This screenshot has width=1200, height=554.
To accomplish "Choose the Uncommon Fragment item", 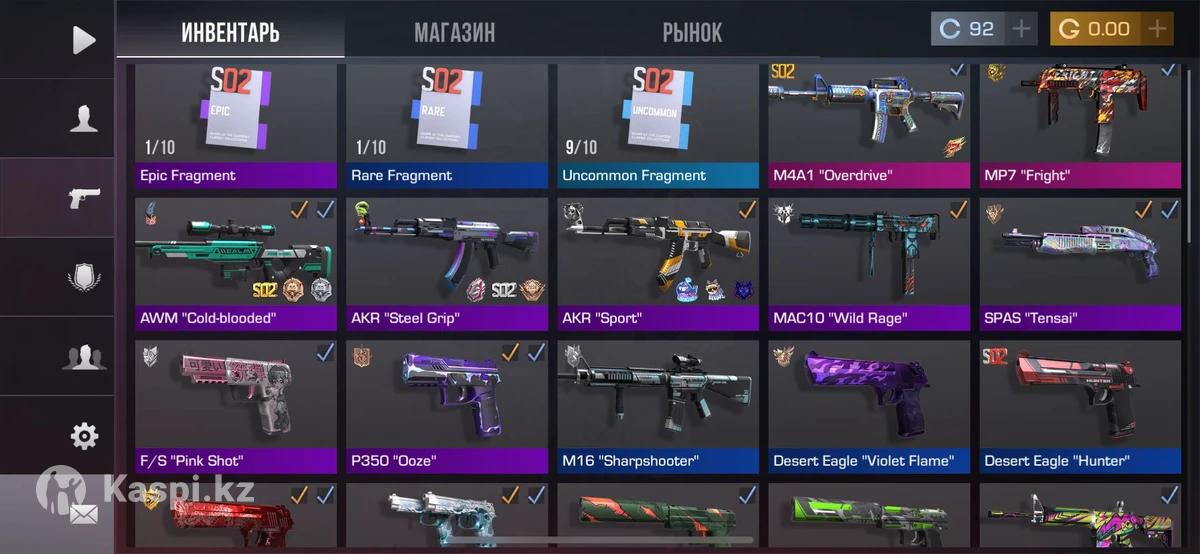I will click(658, 125).
